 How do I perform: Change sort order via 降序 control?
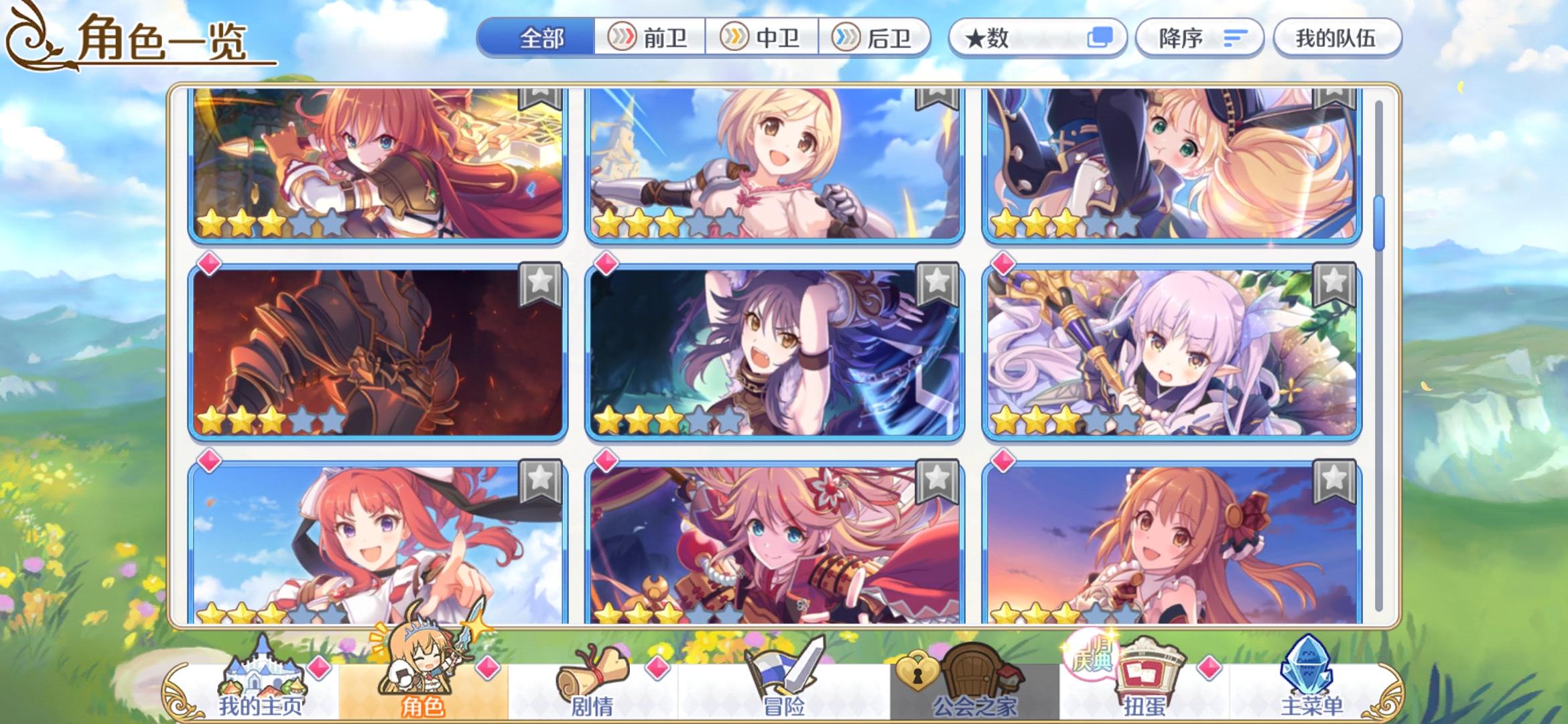(1199, 38)
